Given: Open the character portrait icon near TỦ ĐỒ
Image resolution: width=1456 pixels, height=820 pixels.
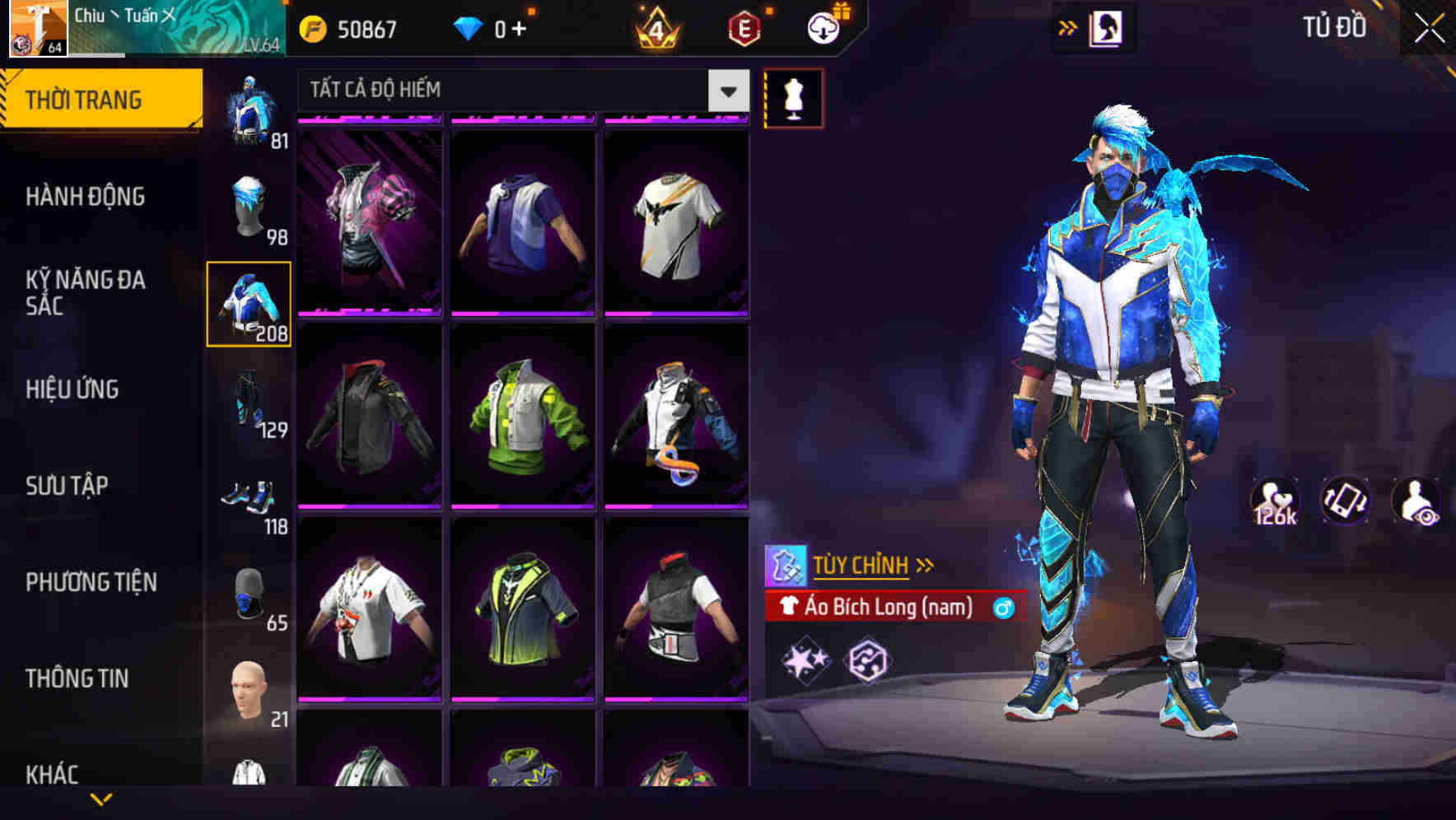Looking at the screenshot, I should pyautogui.click(x=1106, y=27).
